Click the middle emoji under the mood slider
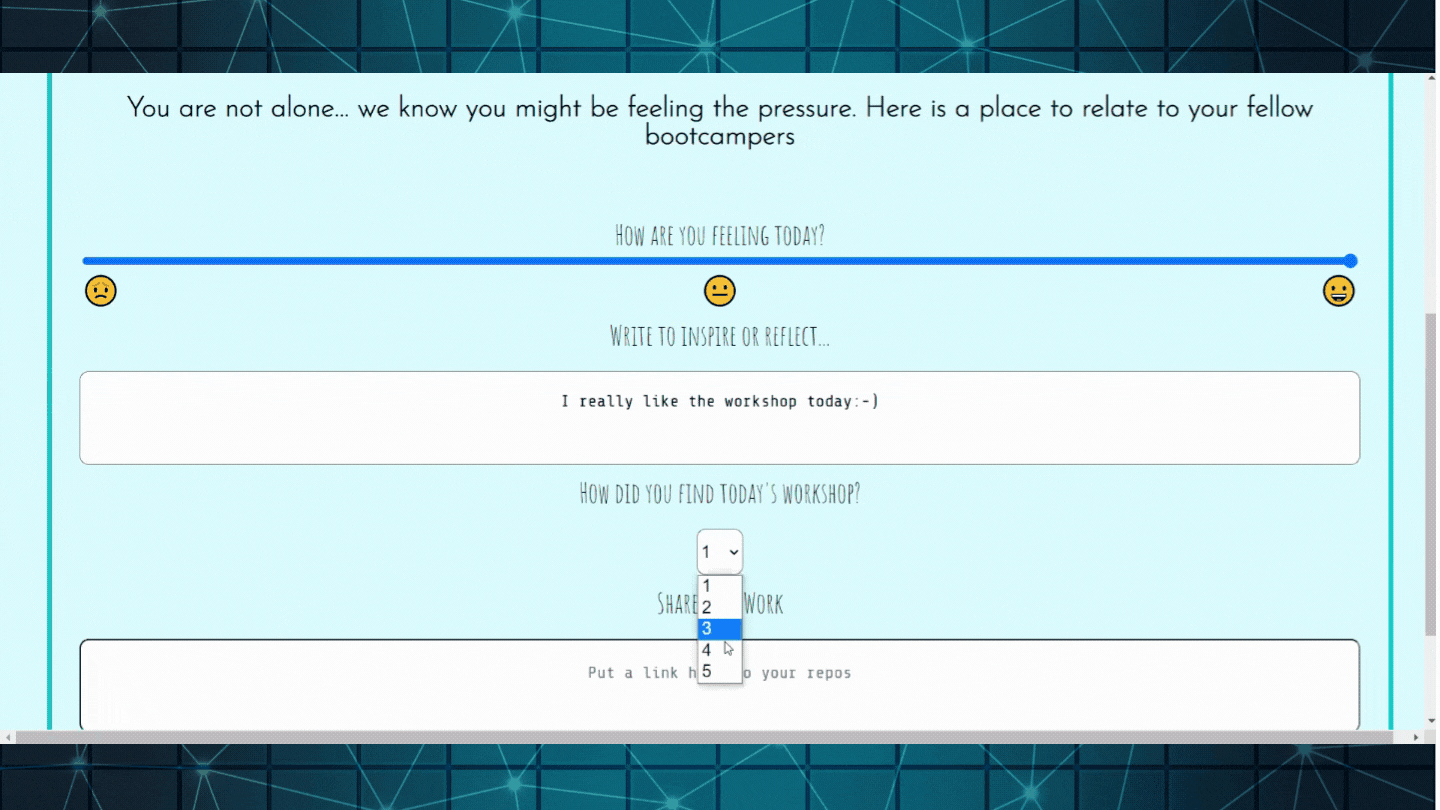Screen dimensions: 1440x810 [719, 290]
